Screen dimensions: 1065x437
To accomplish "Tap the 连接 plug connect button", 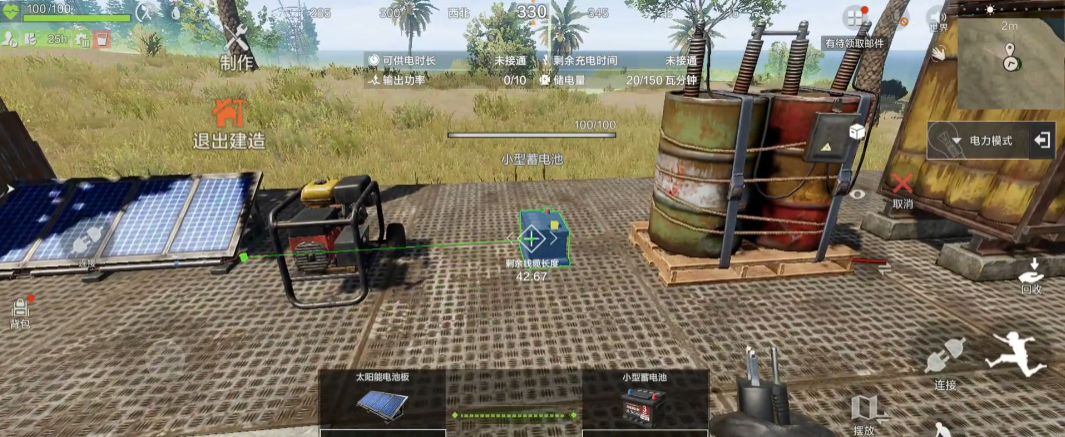I will (x=944, y=363).
